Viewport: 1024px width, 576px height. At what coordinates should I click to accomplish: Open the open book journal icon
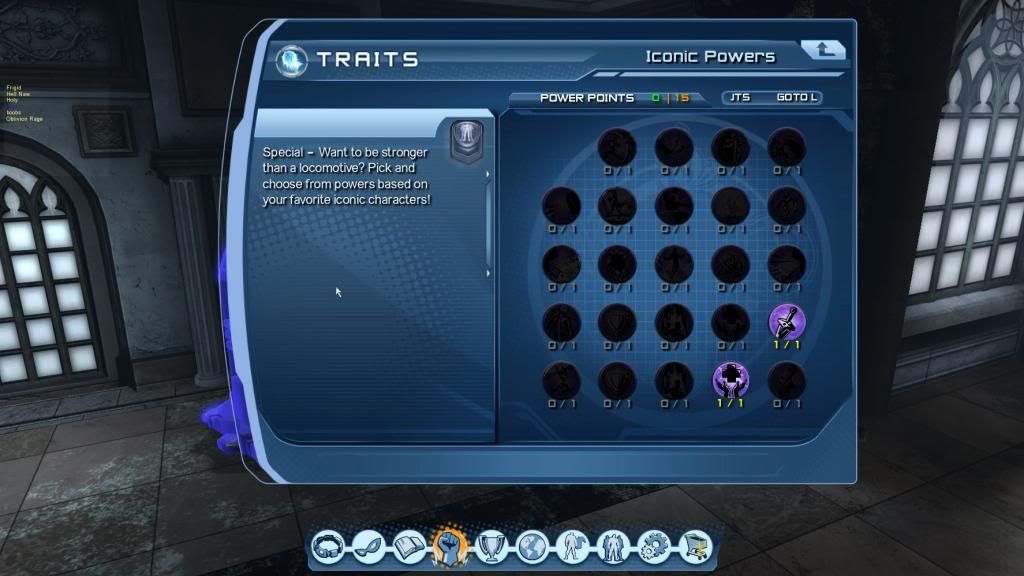[410, 546]
